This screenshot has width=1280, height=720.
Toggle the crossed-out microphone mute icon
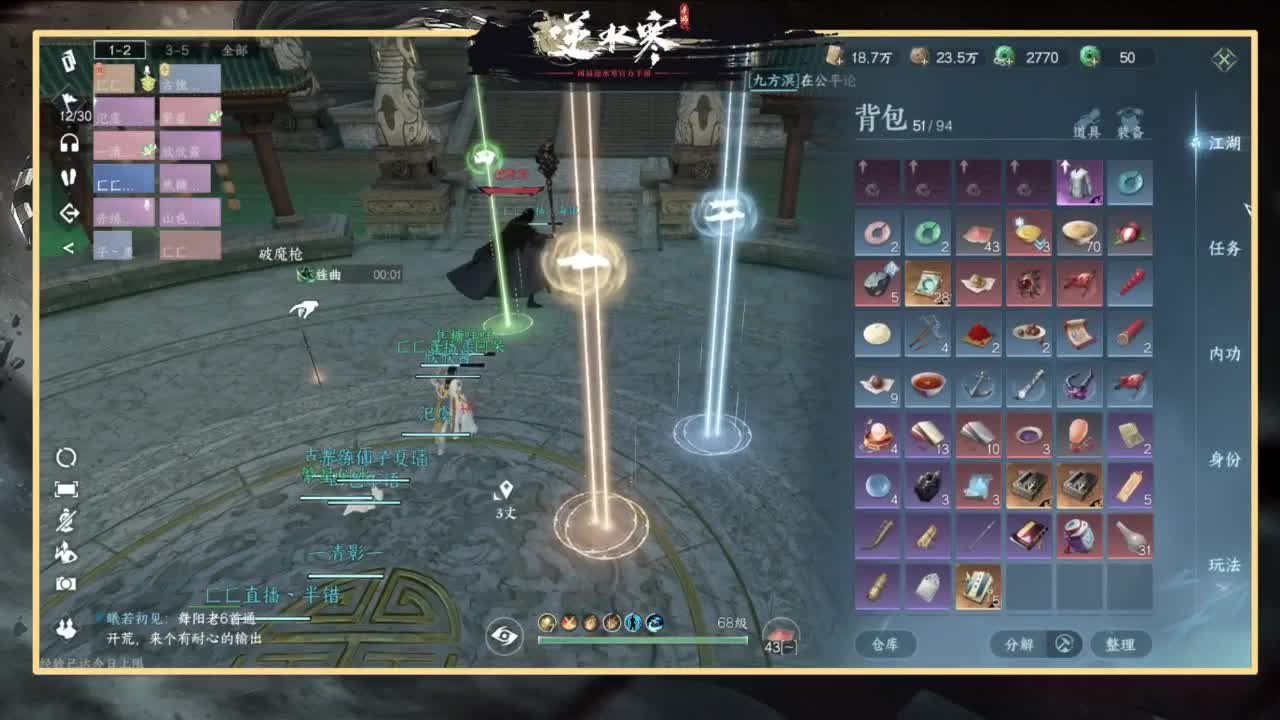(x=67, y=520)
